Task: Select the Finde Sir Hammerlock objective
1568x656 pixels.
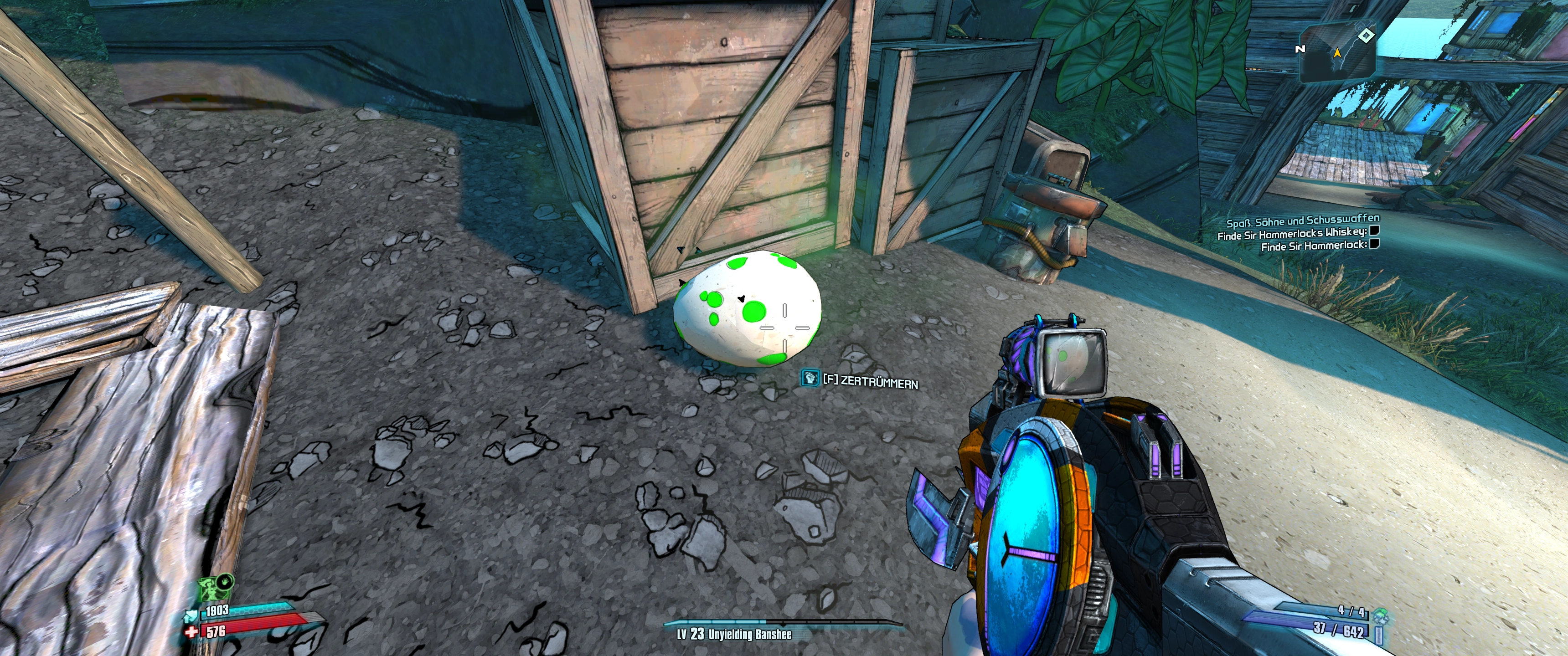Action: point(1313,246)
